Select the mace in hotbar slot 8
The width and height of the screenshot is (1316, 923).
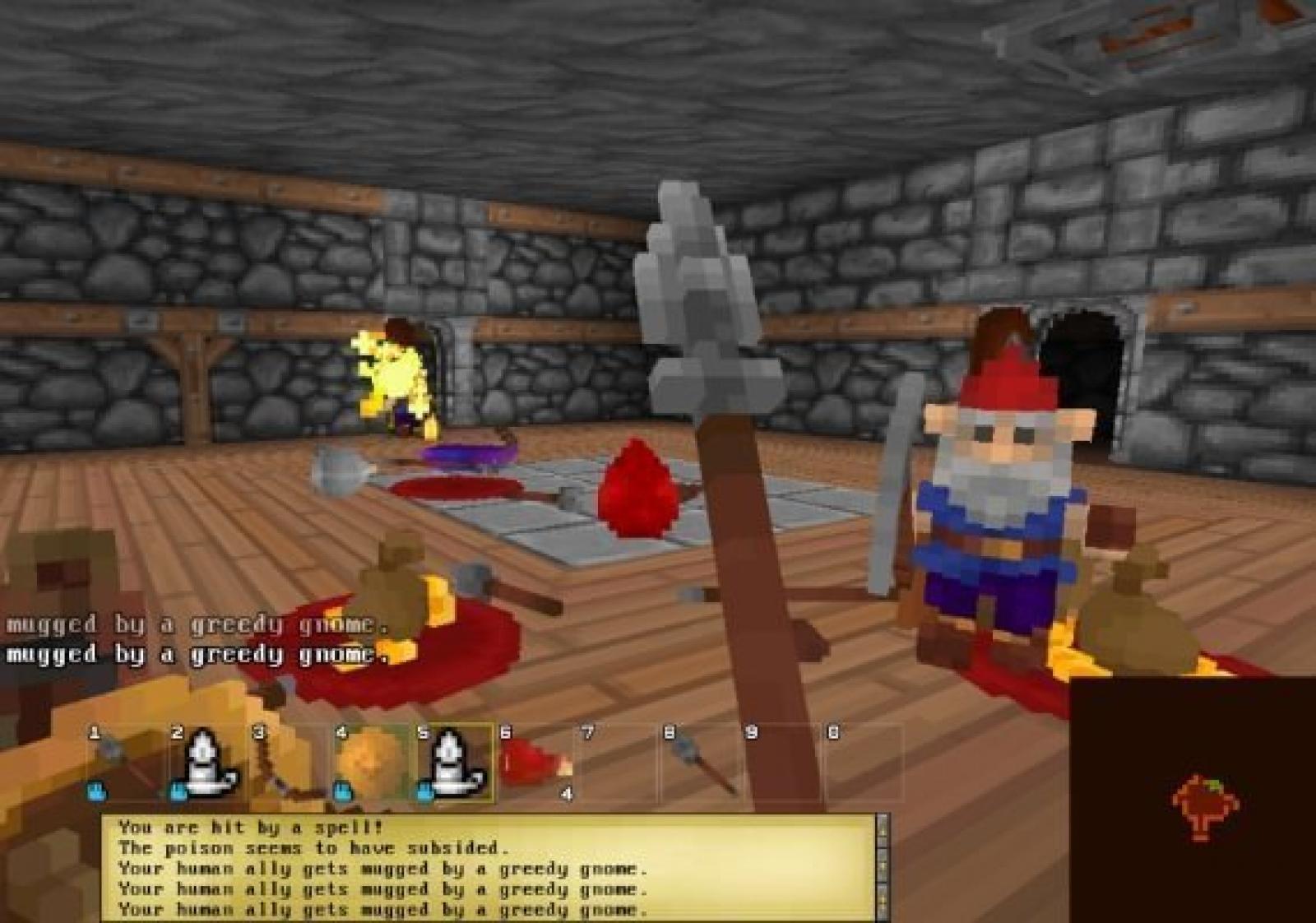(x=699, y=763)
